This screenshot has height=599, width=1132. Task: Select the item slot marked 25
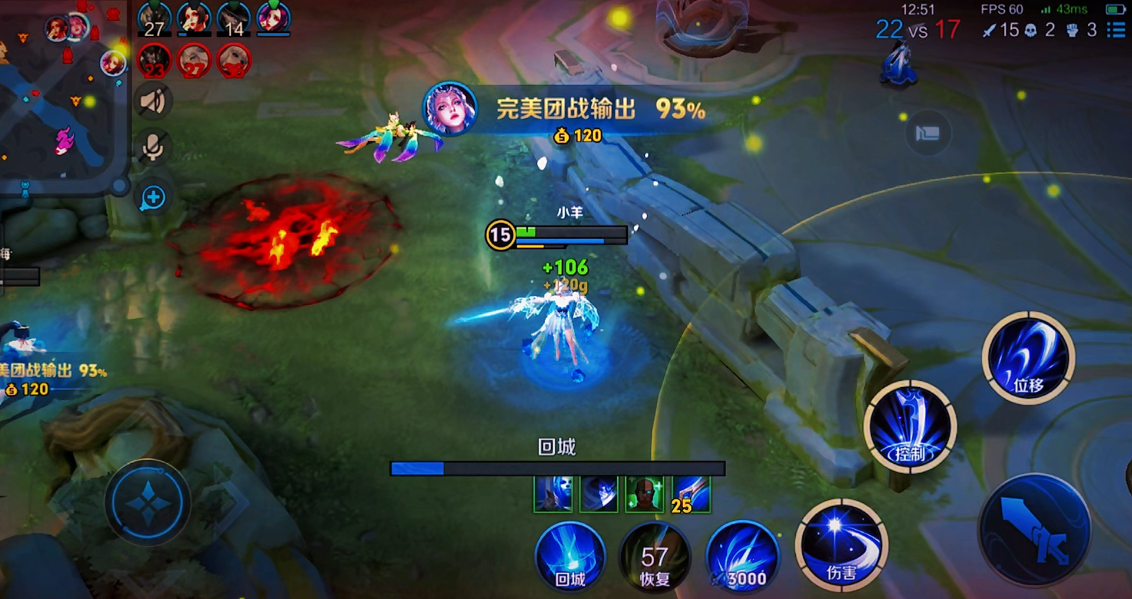pos(691,494)
